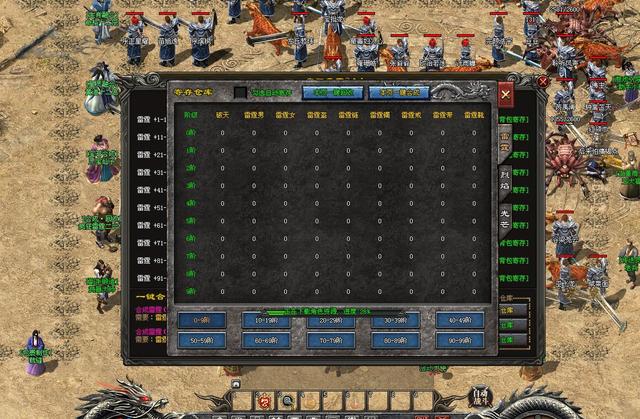Select the 0-9阶 tier button
The height and width of the screenshot is (419, 640).
pyautogui.click(x=202, y=320)
